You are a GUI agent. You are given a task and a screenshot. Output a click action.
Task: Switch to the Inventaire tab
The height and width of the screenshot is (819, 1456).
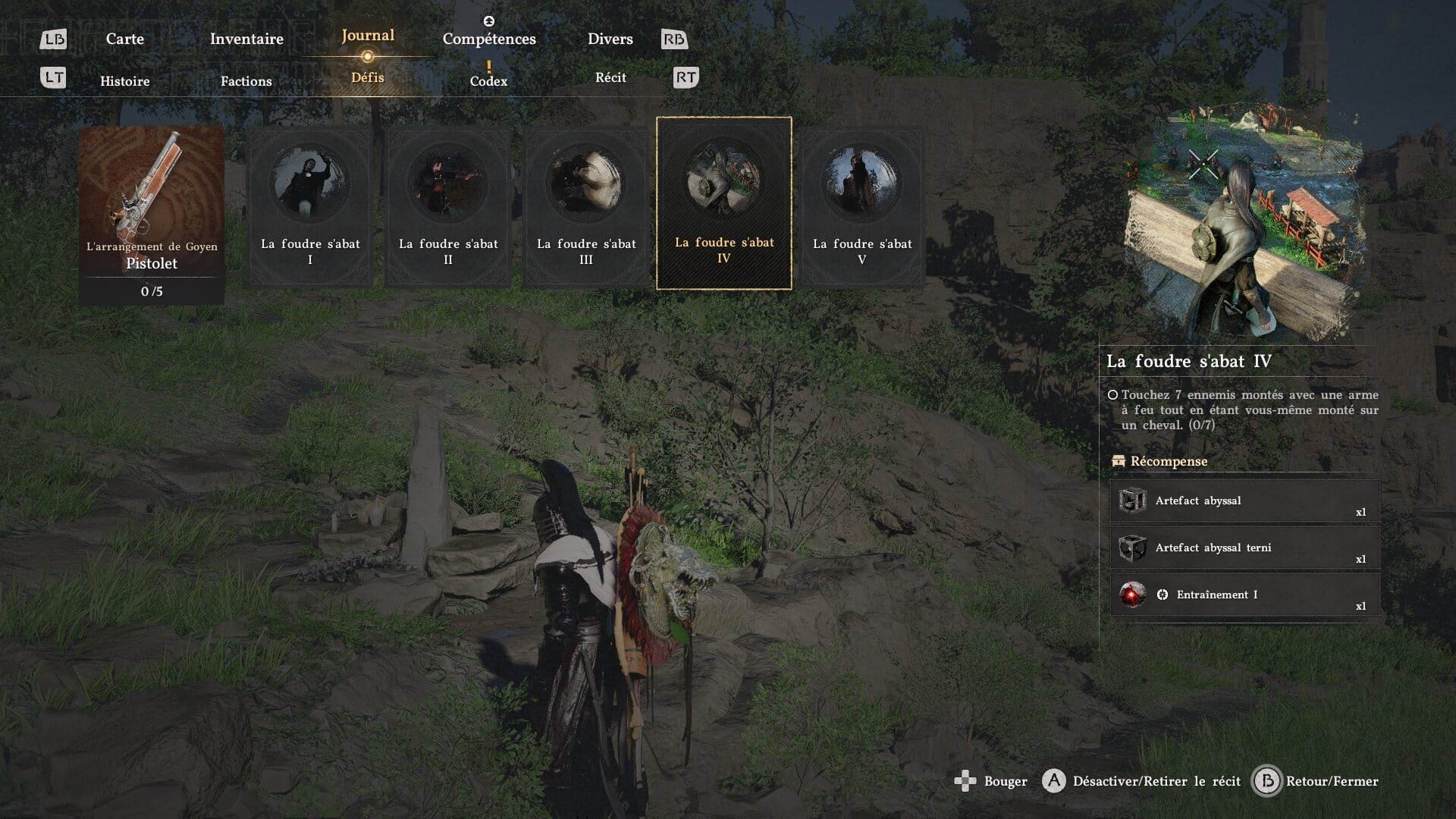click(x=246, y=39)
